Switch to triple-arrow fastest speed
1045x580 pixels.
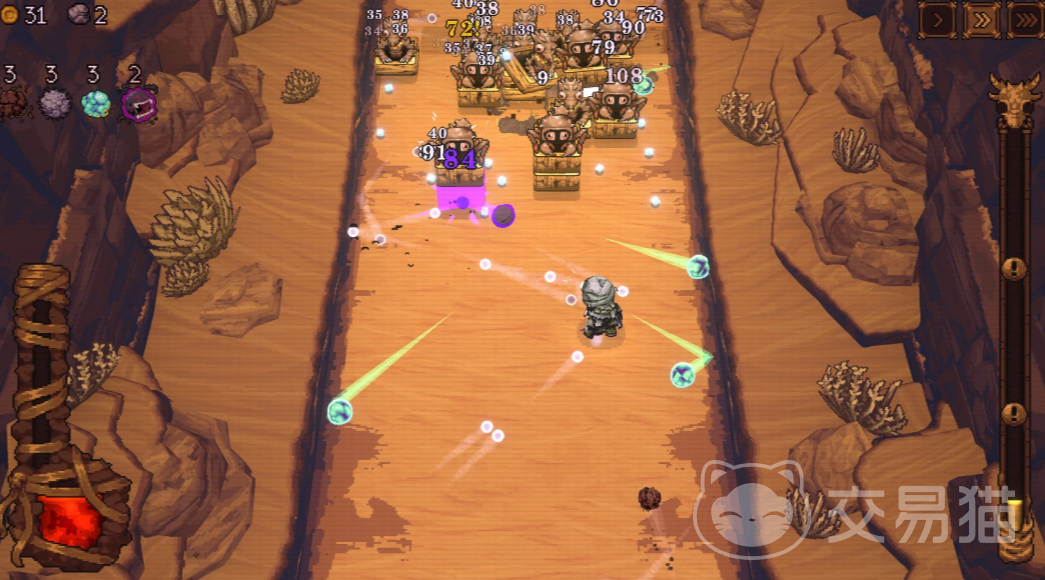tap(1024, 19)
